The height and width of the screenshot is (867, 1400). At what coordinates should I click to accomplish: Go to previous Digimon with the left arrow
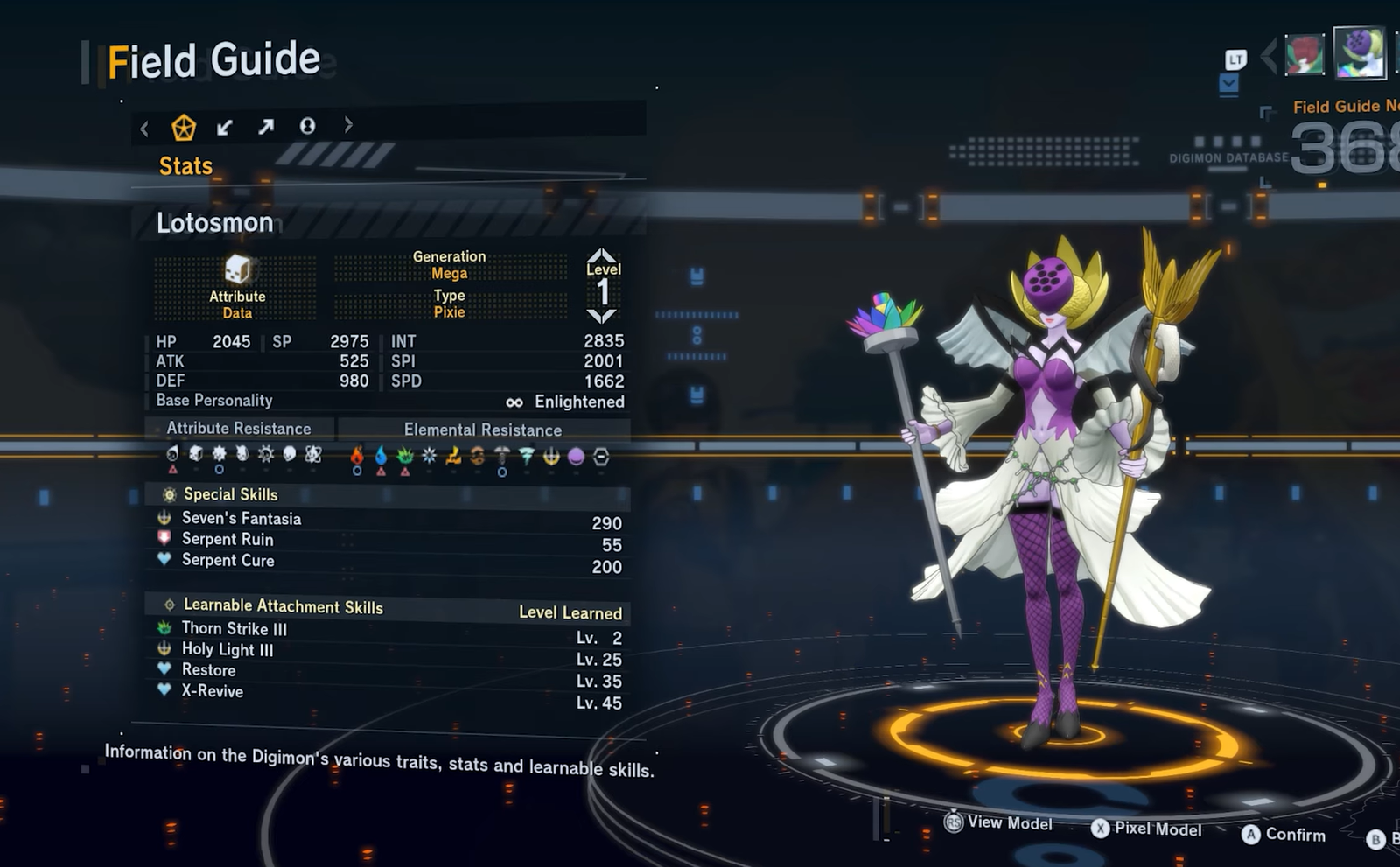1269,57
